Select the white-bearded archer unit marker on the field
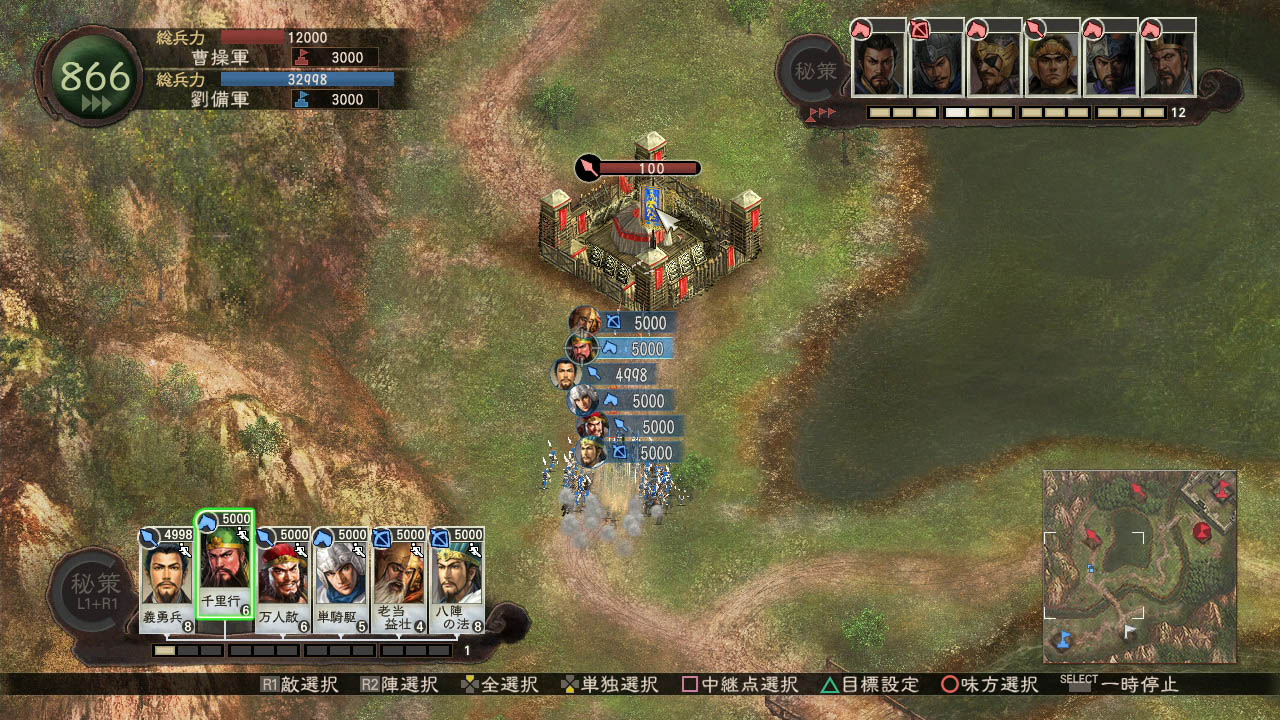This screenshot has height=720, width=1280. coord(585,321)
